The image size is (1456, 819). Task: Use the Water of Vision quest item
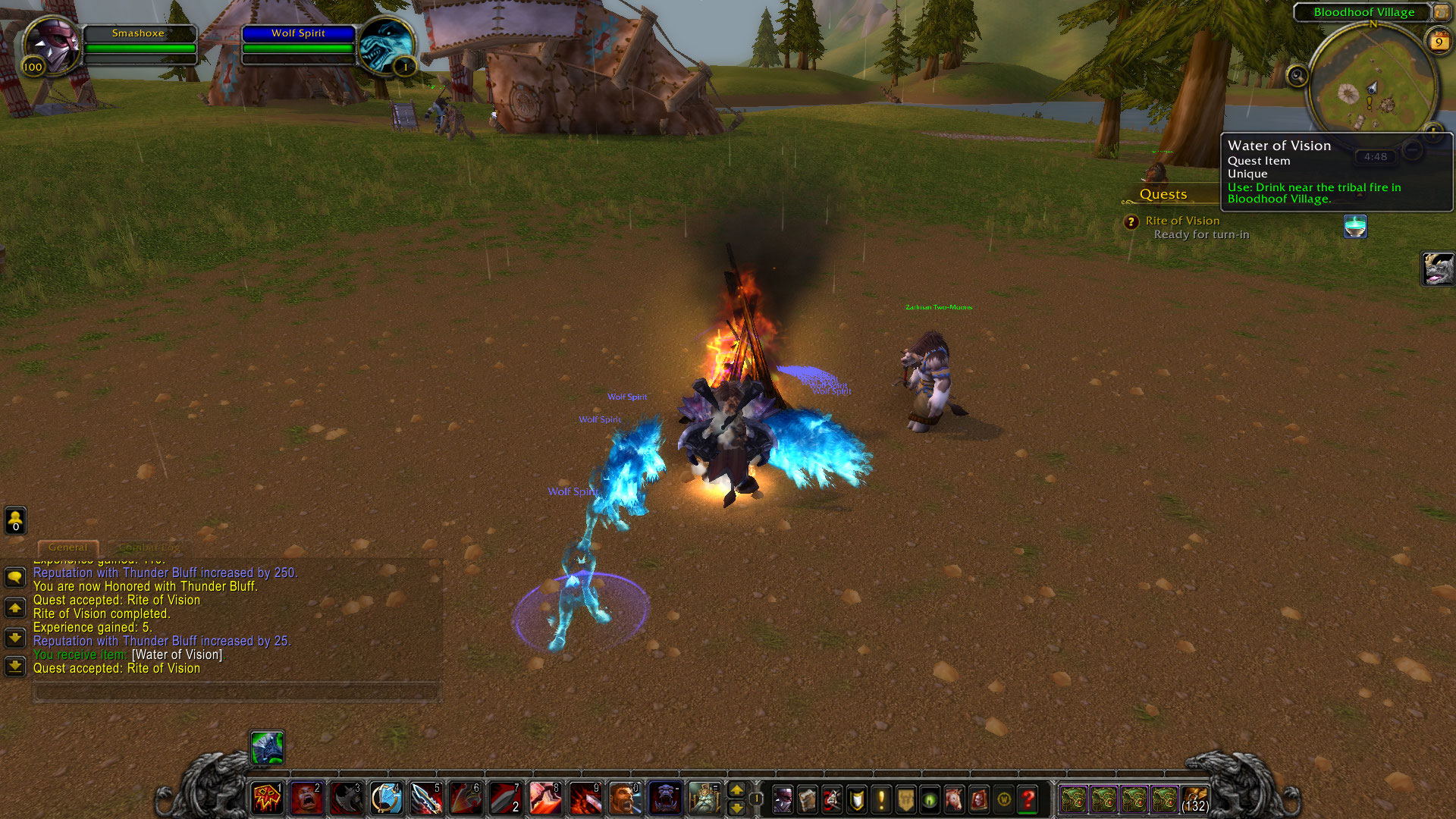click(1355, 227)
